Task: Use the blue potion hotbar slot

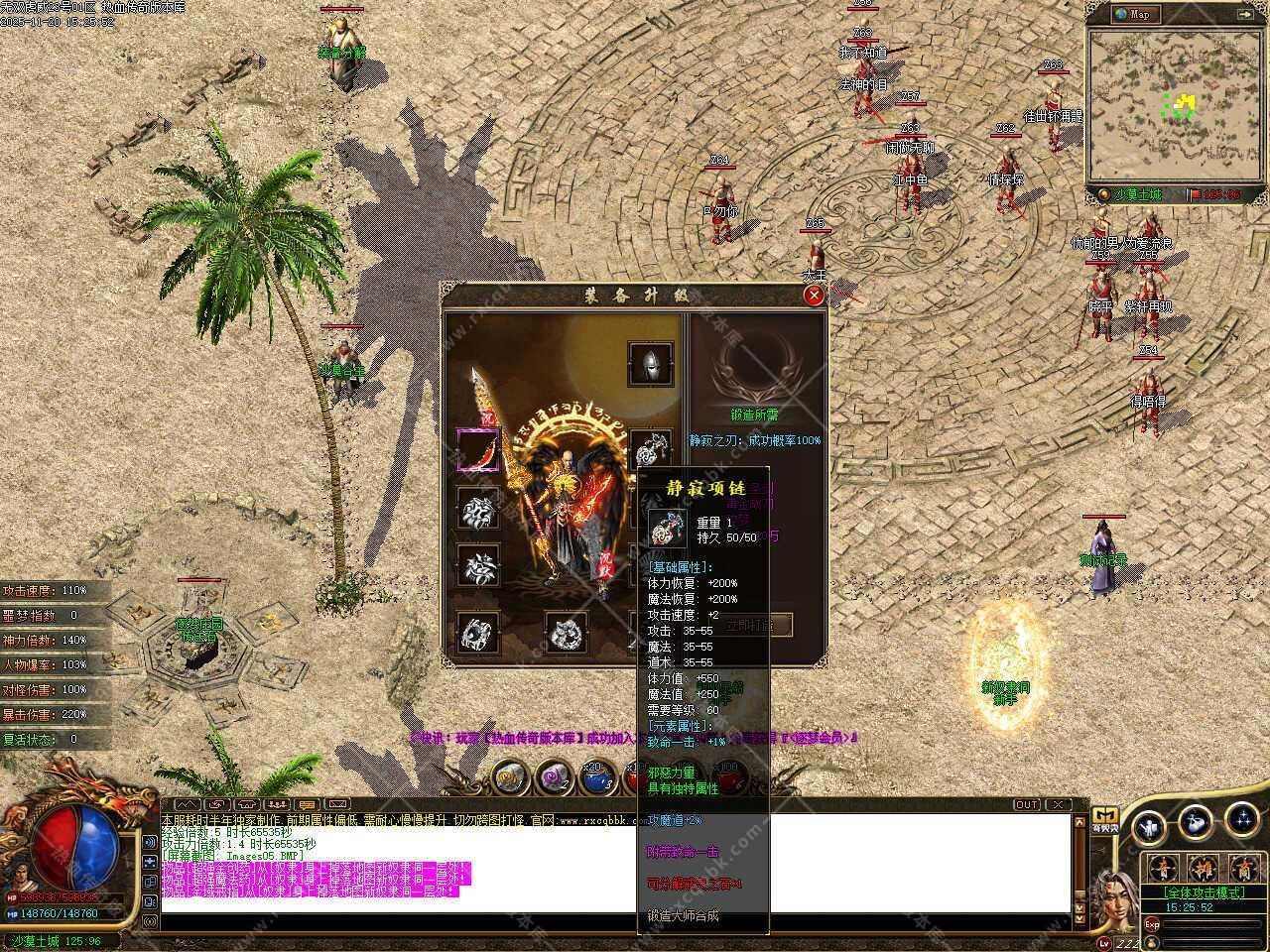Action: (595, 778)
